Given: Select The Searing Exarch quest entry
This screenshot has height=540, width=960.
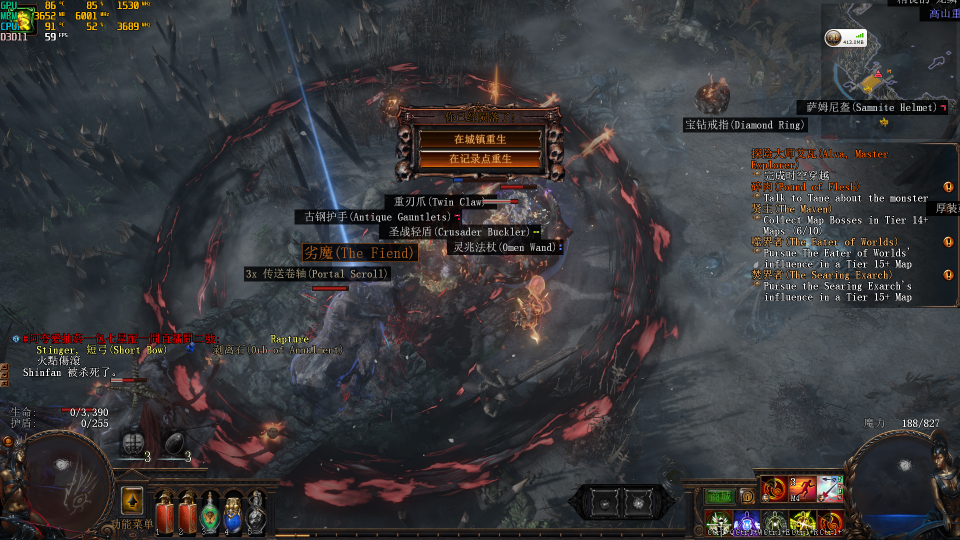Looking at the screenshot, I should [815, 274].
